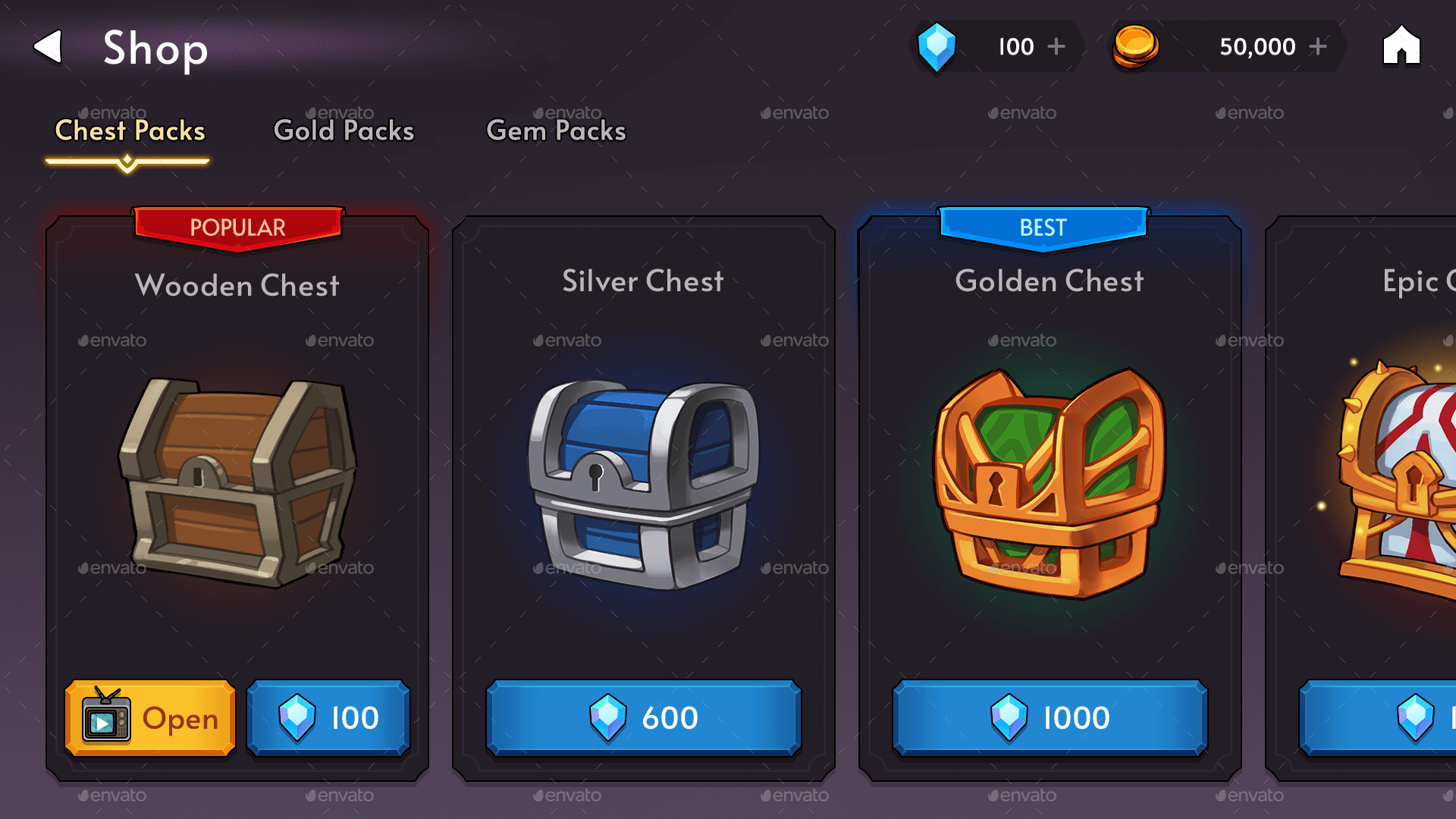Image resolution: width=1456 pixels, height=819 pixels.
Task: Open the Gem Packs tab
Action: 557,130
